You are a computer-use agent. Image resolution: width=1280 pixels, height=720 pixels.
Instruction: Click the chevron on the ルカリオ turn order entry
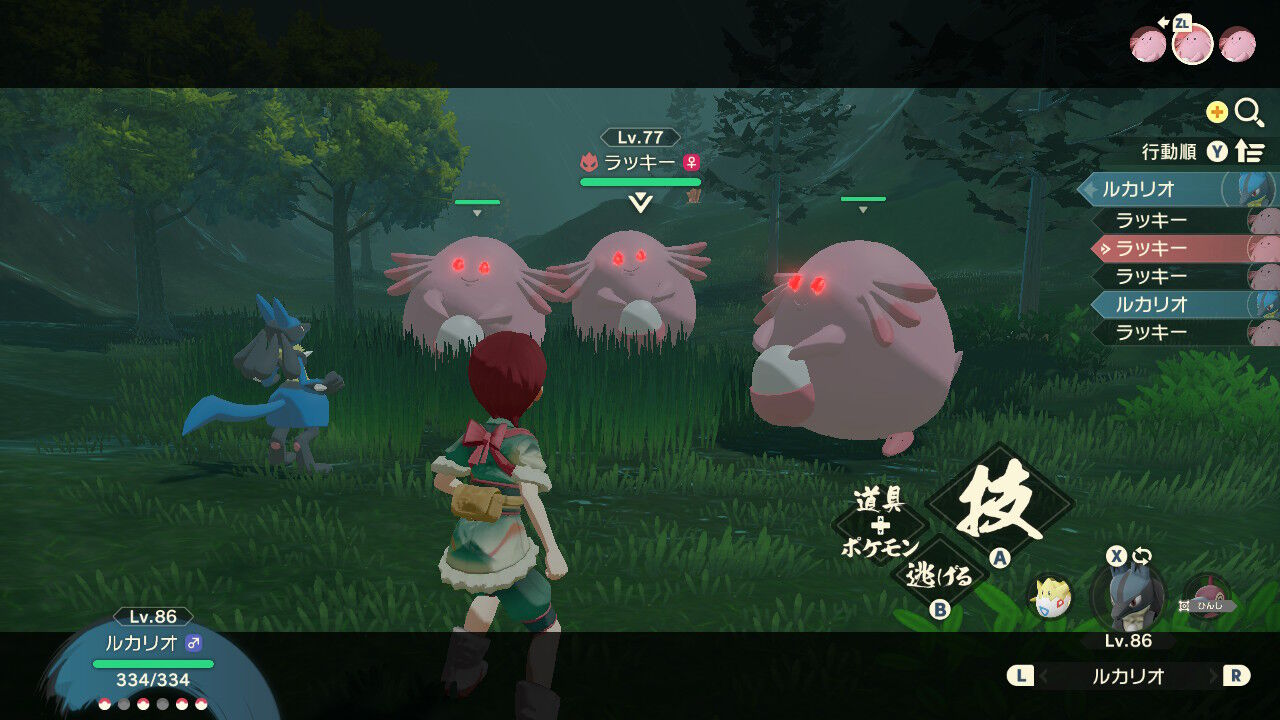click(1089, 190)
